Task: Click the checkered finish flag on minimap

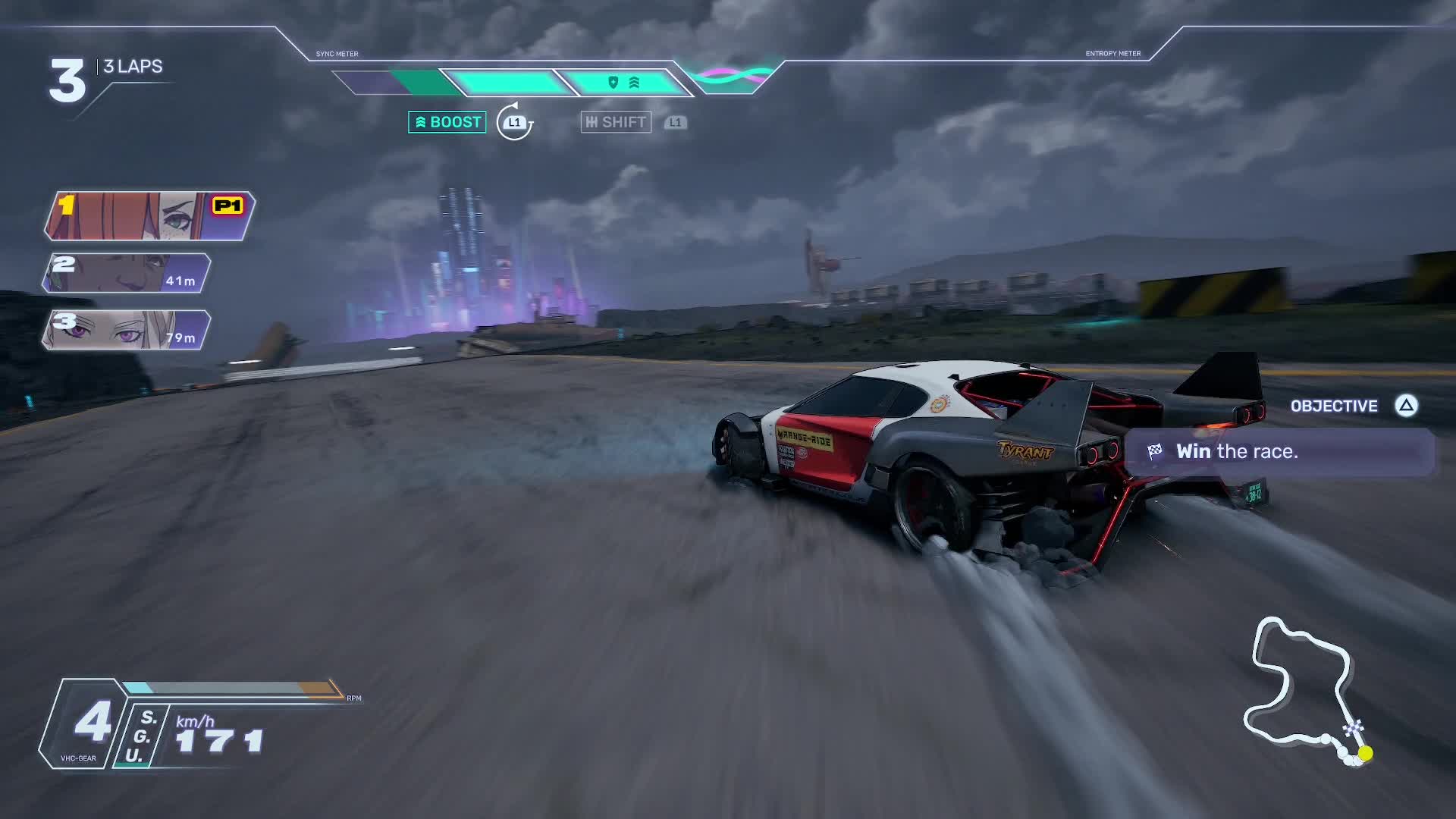Action: coord(1354,730)
